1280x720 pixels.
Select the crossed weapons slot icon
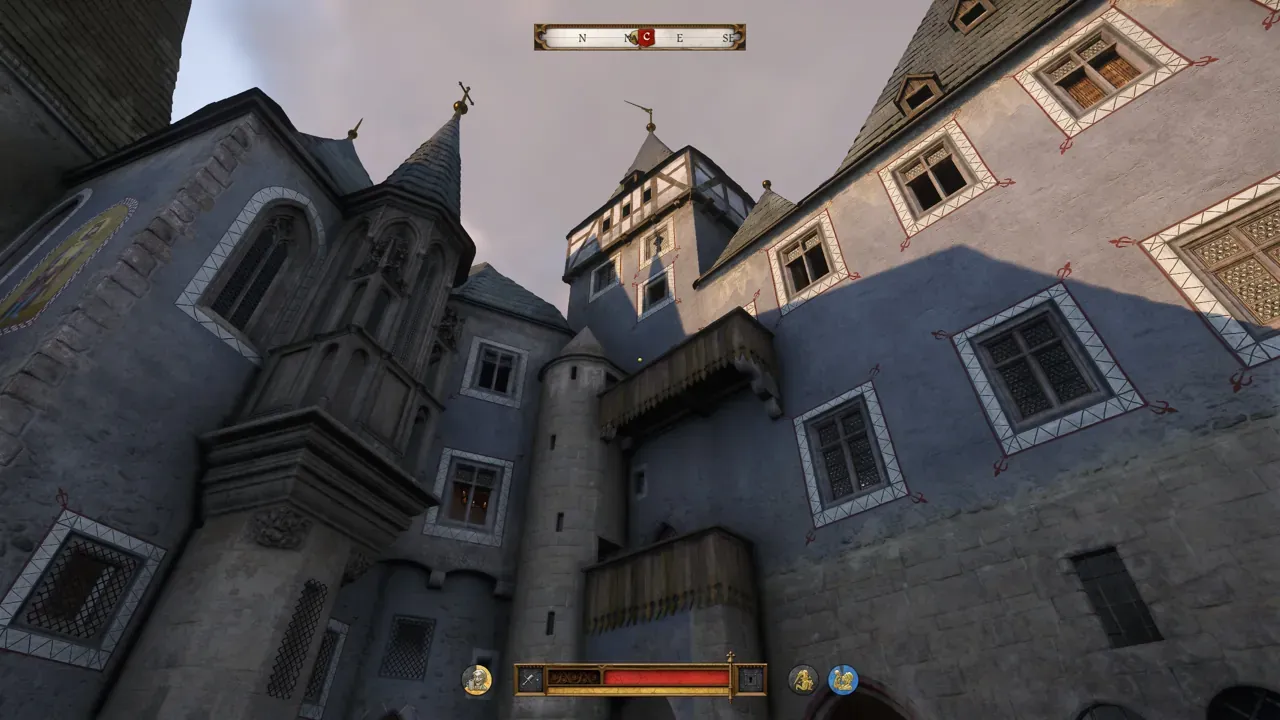click(x=530, y=680)
